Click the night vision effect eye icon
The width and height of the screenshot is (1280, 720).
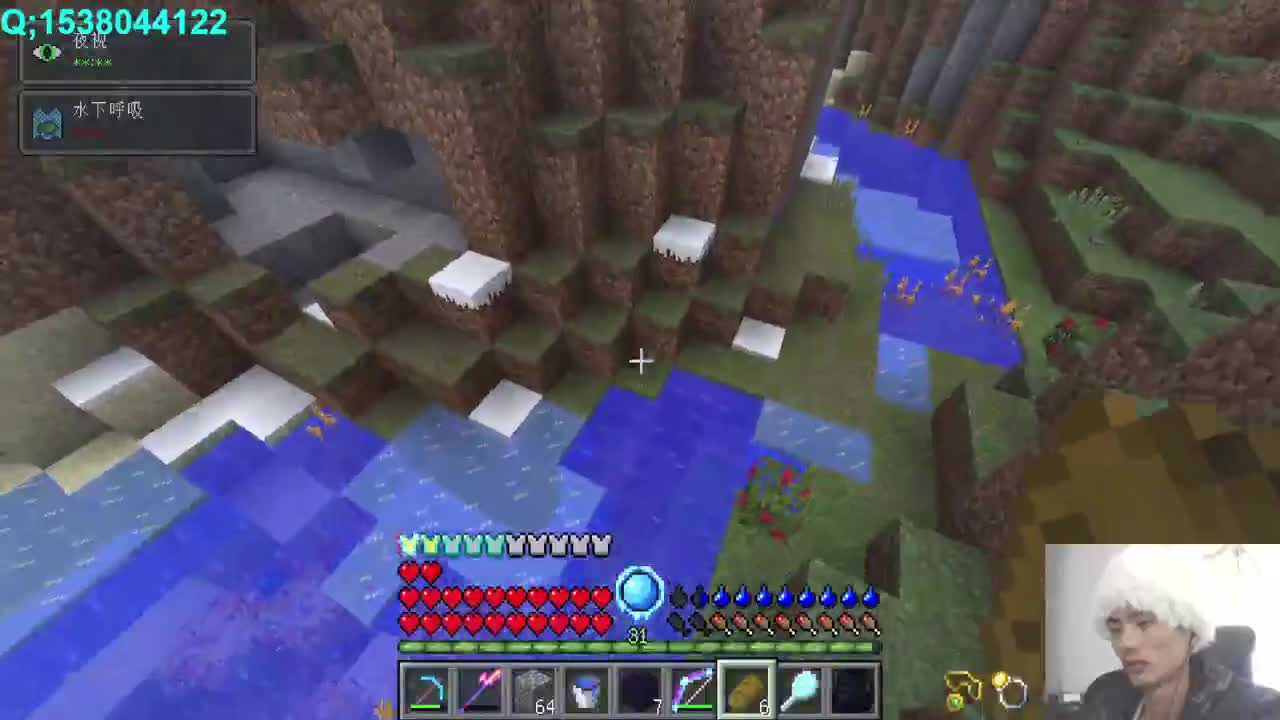coord(47,52)
